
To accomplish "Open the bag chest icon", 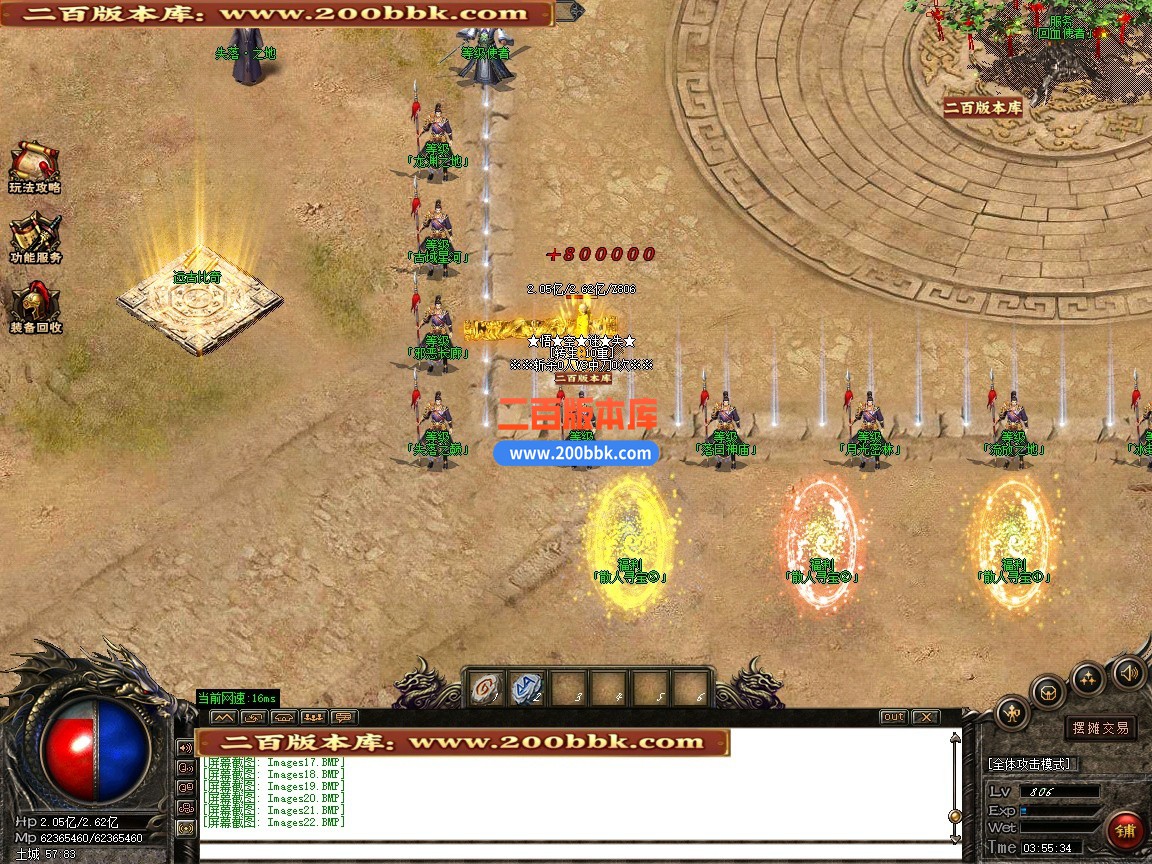I will point(1048,691).
